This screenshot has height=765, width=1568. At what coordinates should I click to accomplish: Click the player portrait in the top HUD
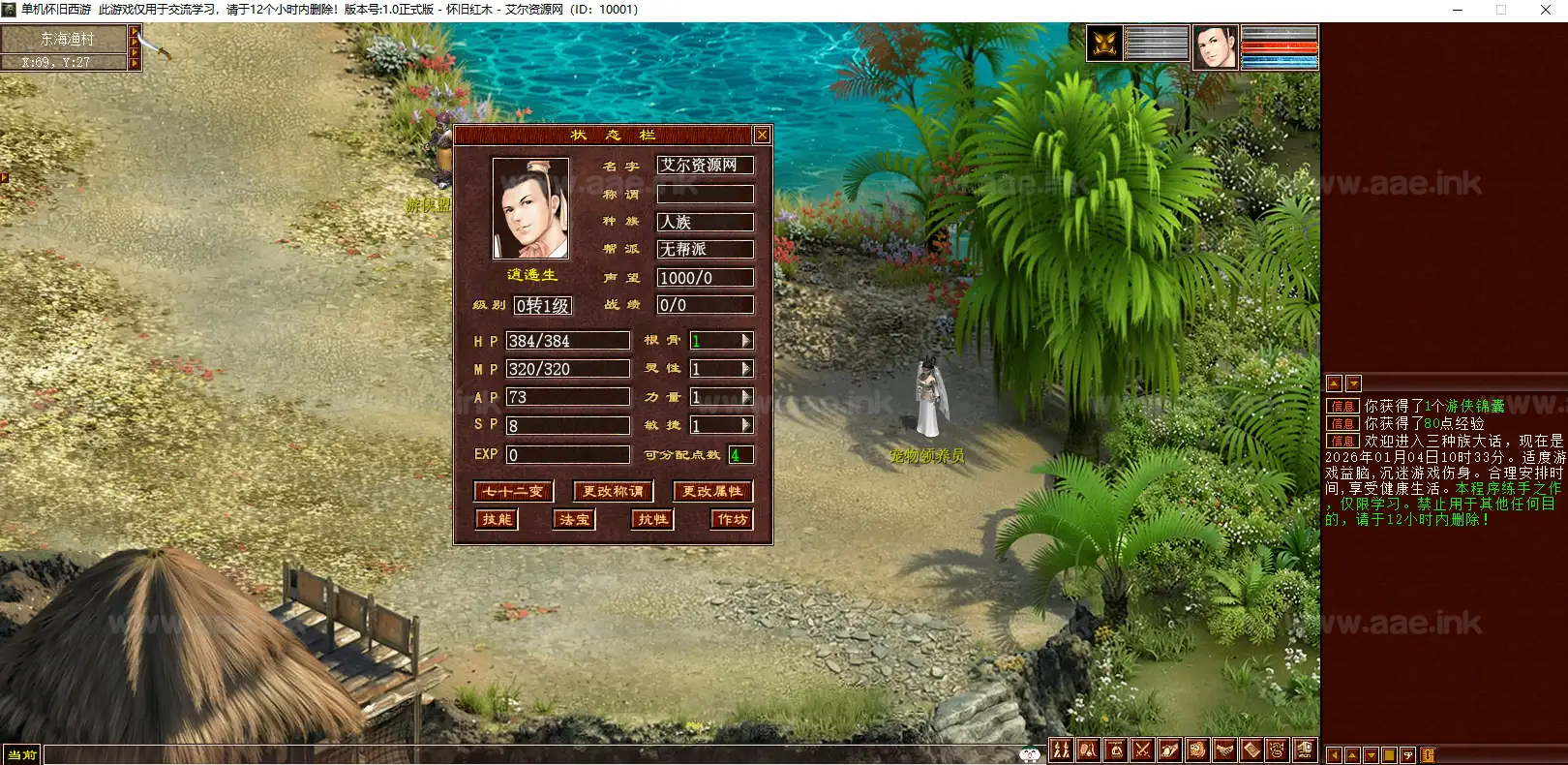coord(1215,46)
